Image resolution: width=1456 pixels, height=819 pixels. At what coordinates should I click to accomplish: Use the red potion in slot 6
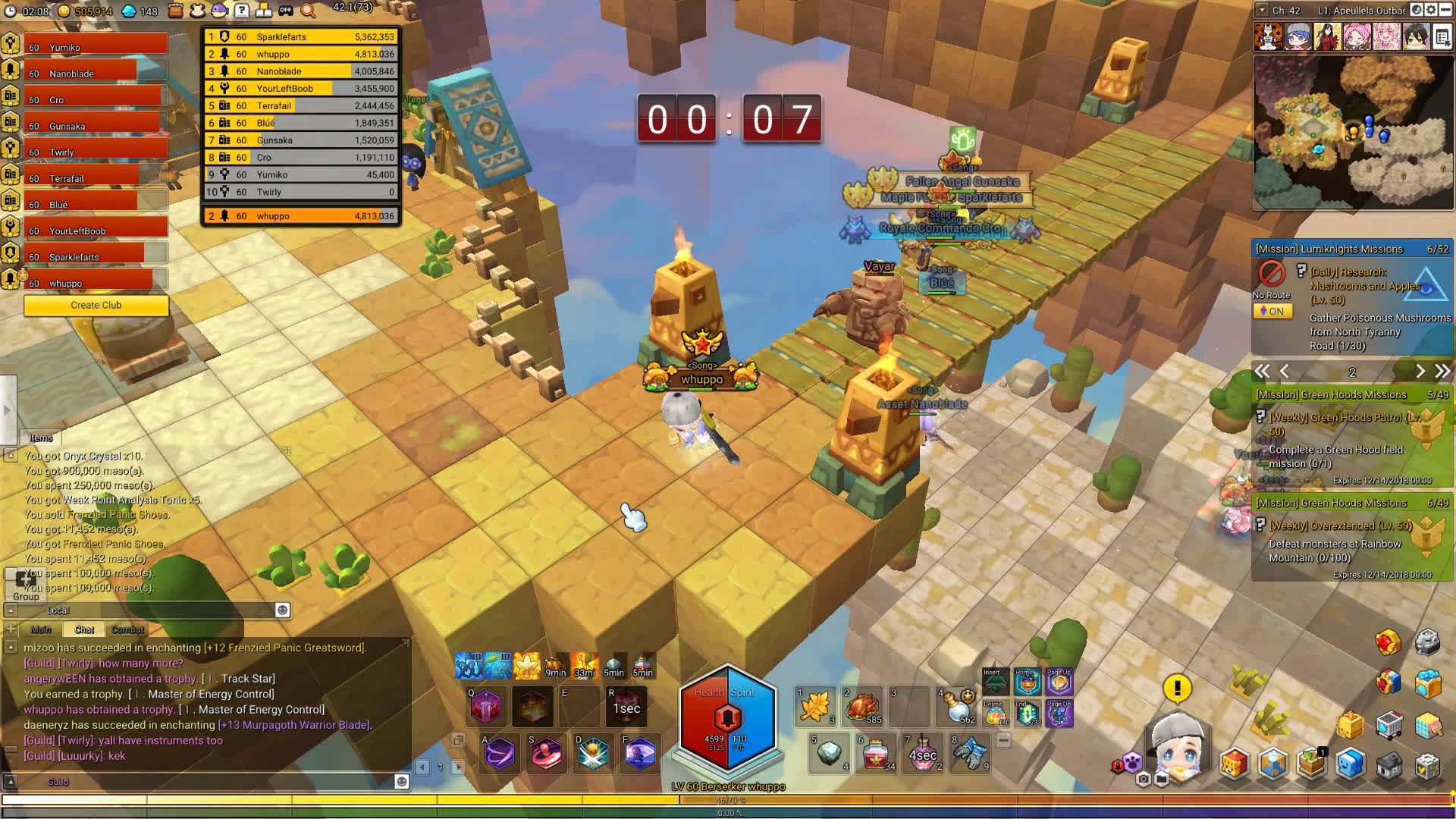click(x=875, y=752)
